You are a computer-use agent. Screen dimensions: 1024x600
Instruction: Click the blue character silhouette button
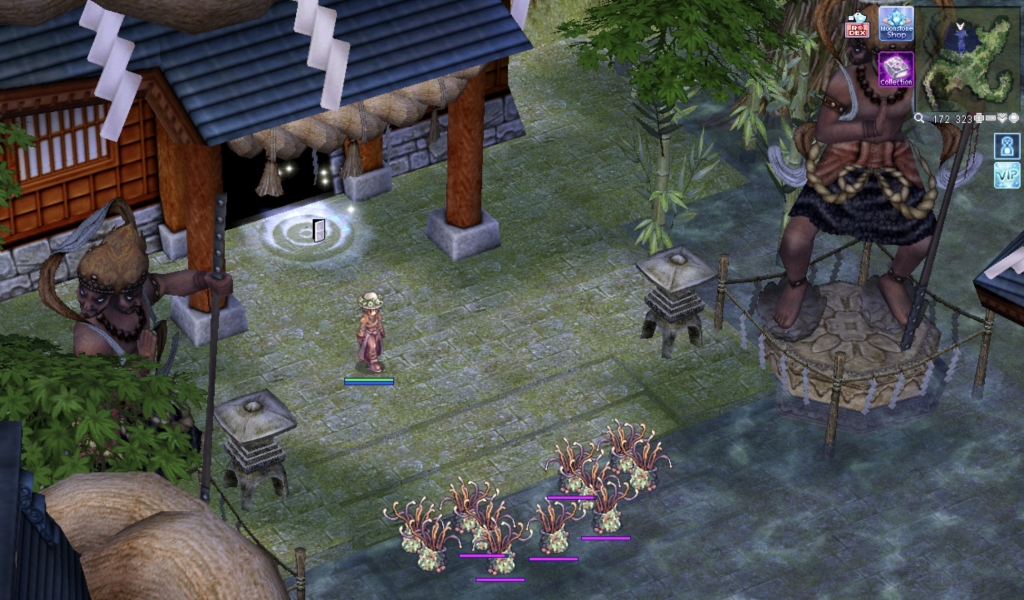tap(1007, 146)
